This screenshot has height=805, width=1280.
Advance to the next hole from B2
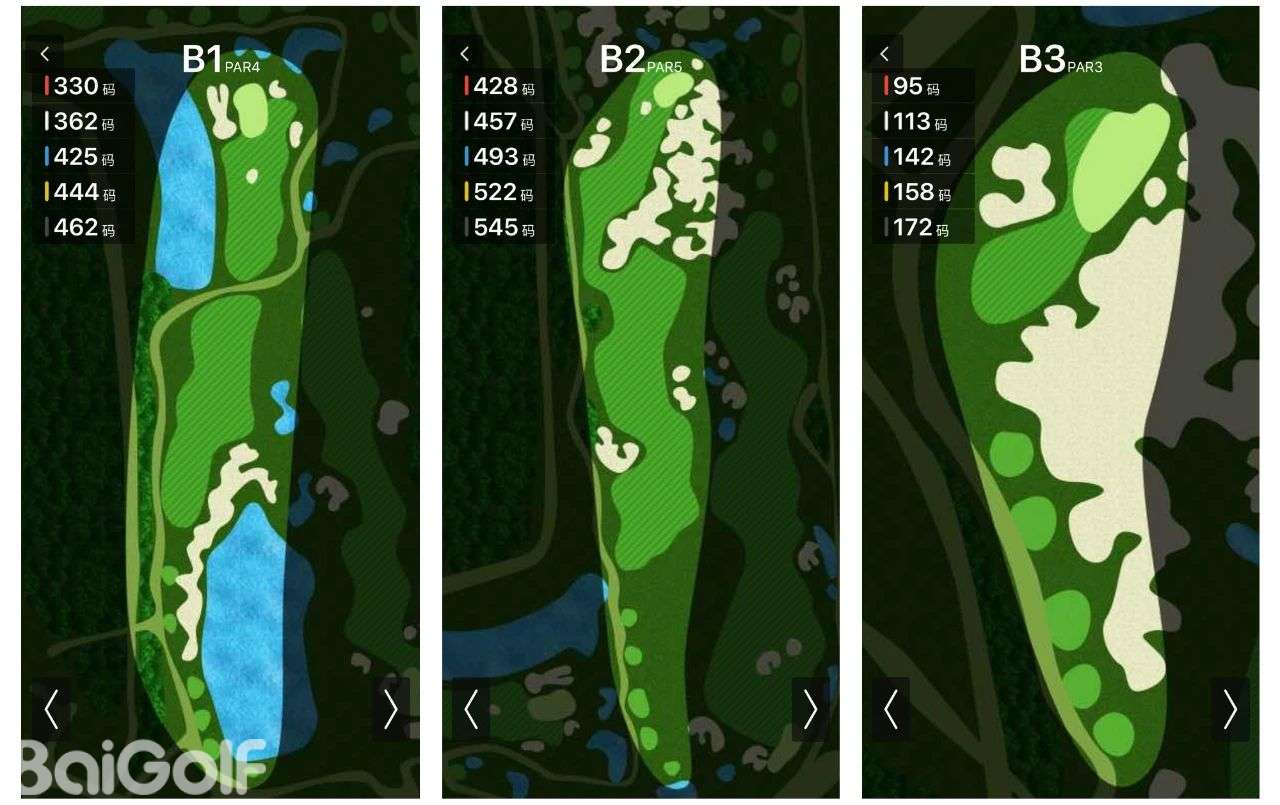(x=810, y=709)
